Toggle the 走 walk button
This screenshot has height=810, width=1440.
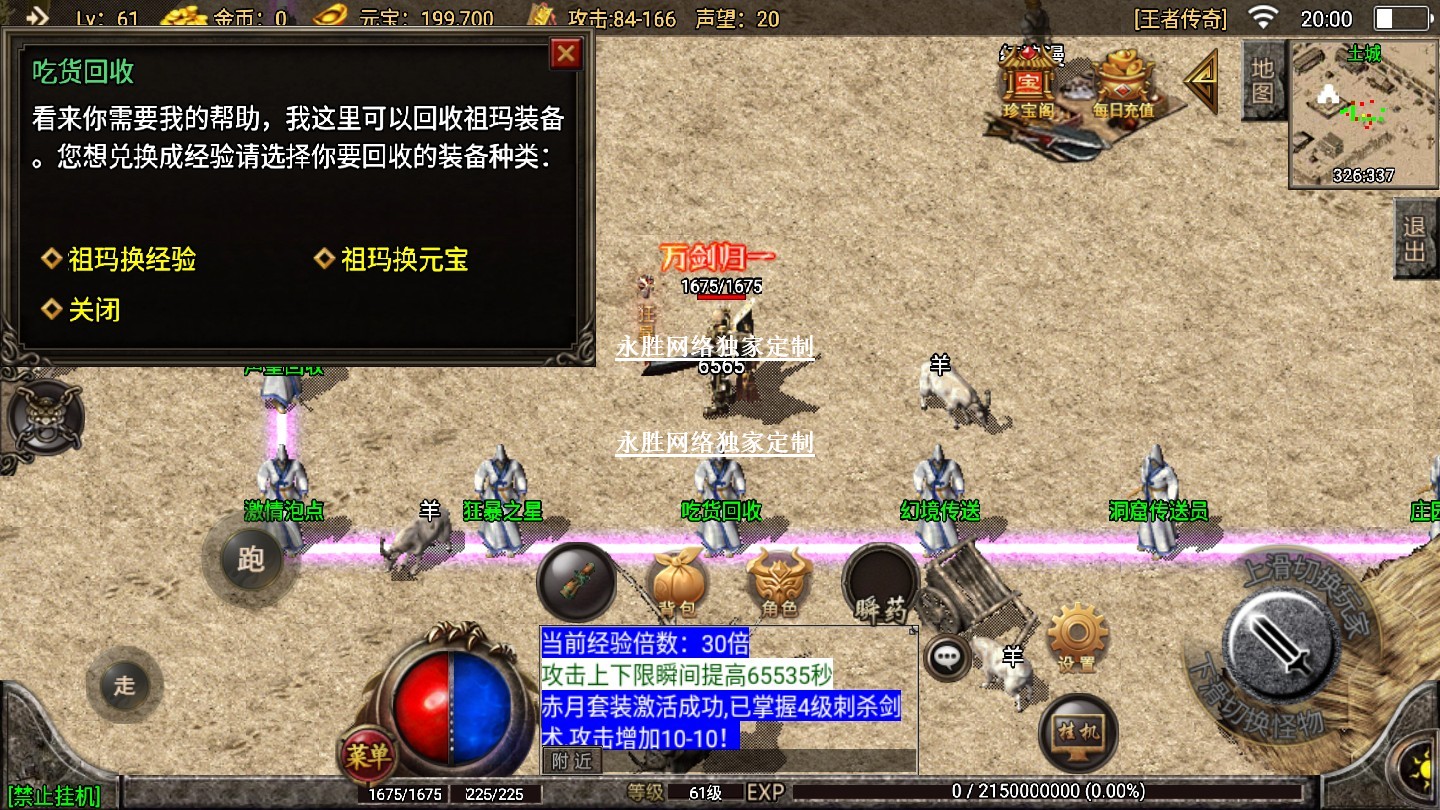click(124, 685)
